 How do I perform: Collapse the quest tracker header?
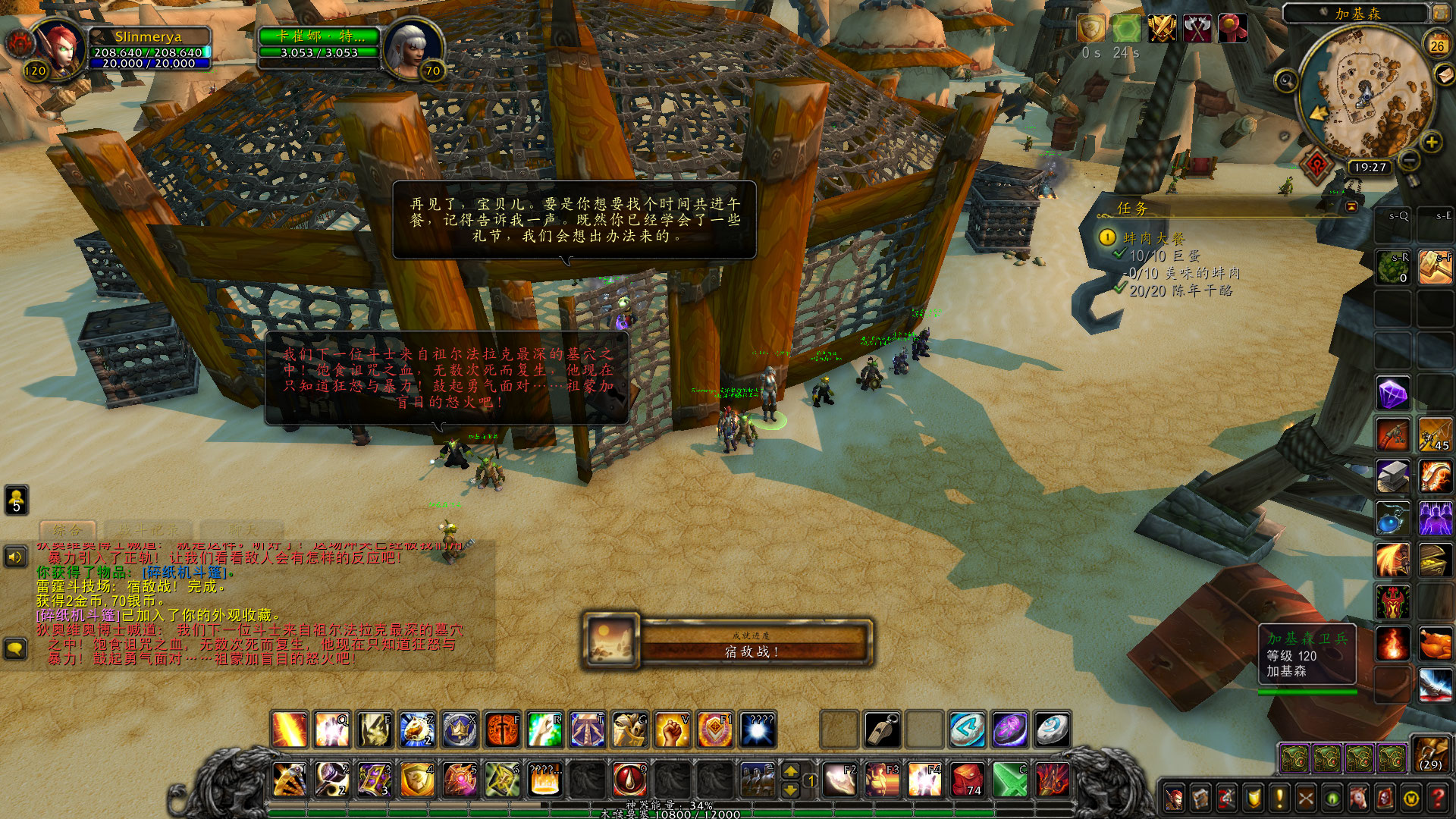1351,206
